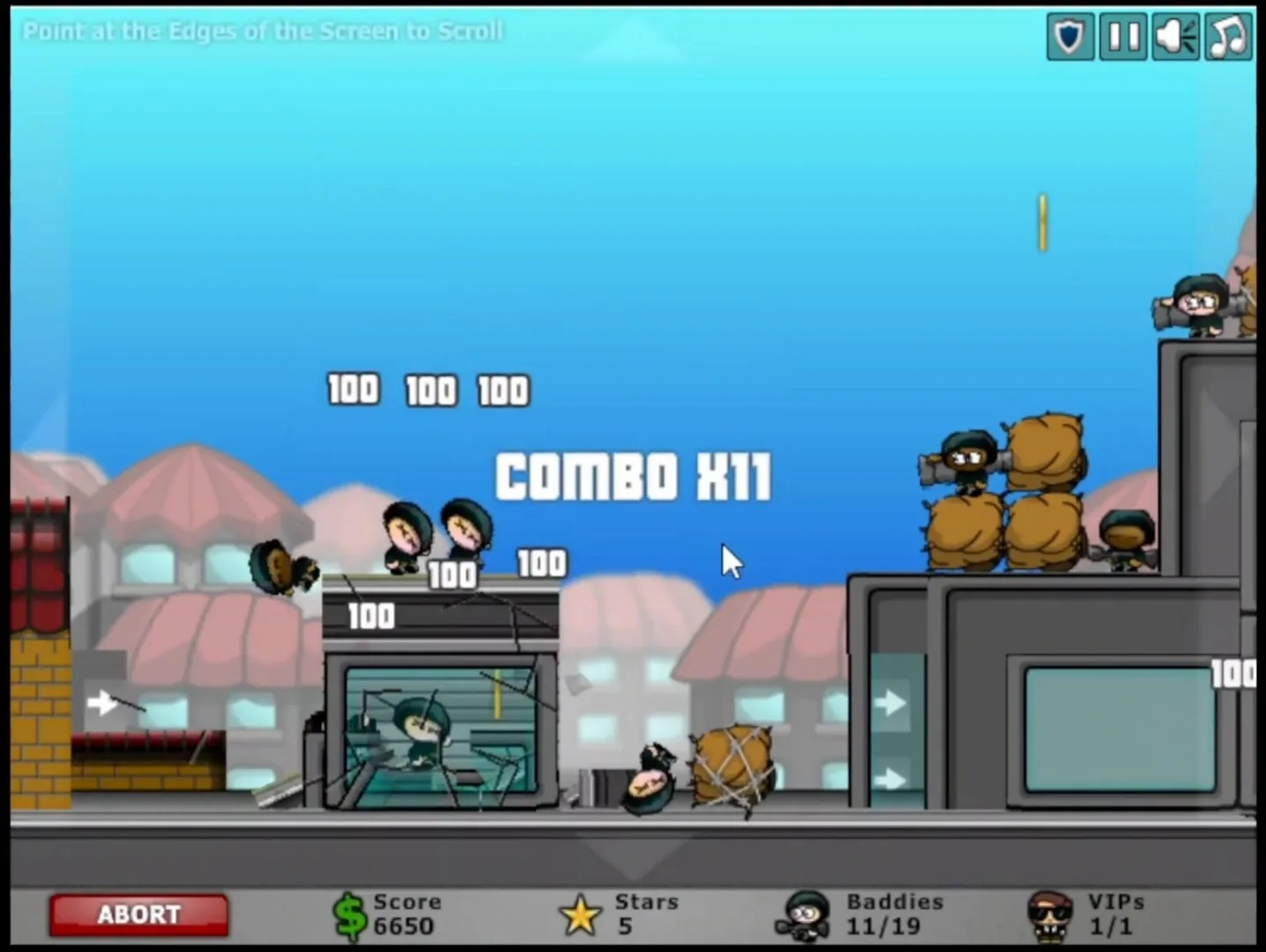This screenshot has height=952, width=1266.
Task: Click the VIP inside the broken window
Action: 421,727
